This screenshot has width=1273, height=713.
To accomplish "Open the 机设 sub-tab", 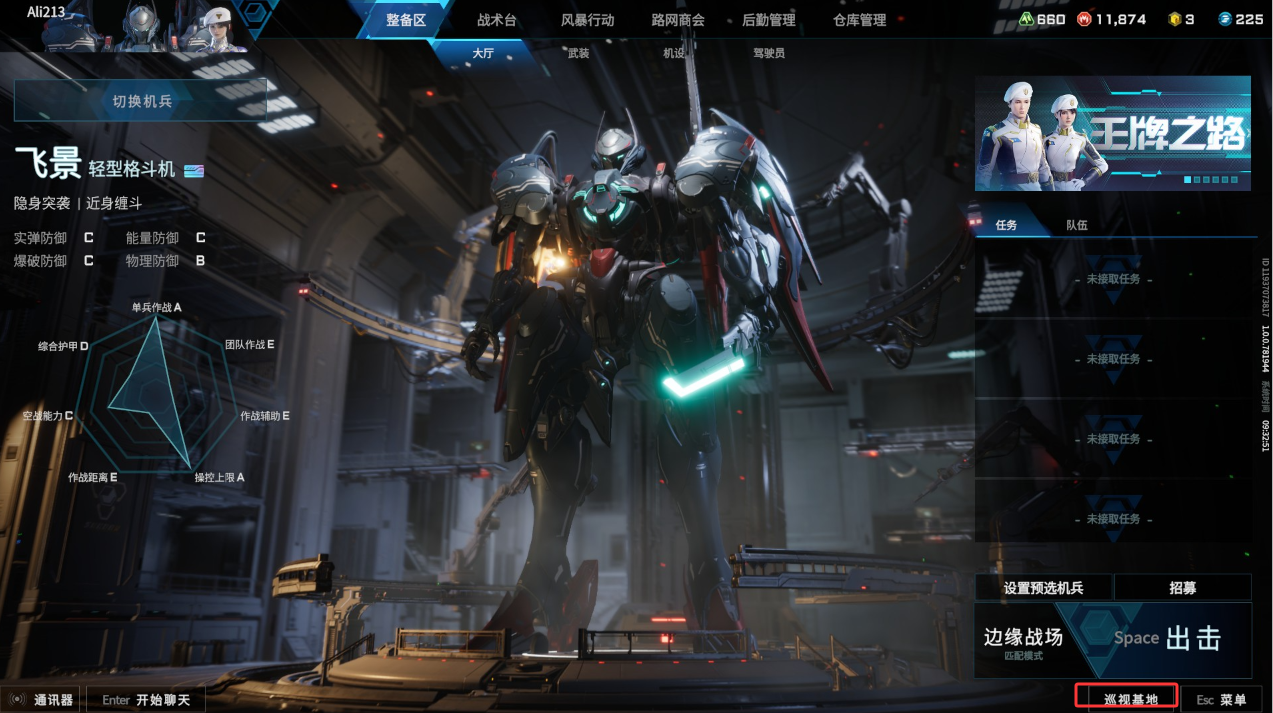I will click(x=674, y=53).
